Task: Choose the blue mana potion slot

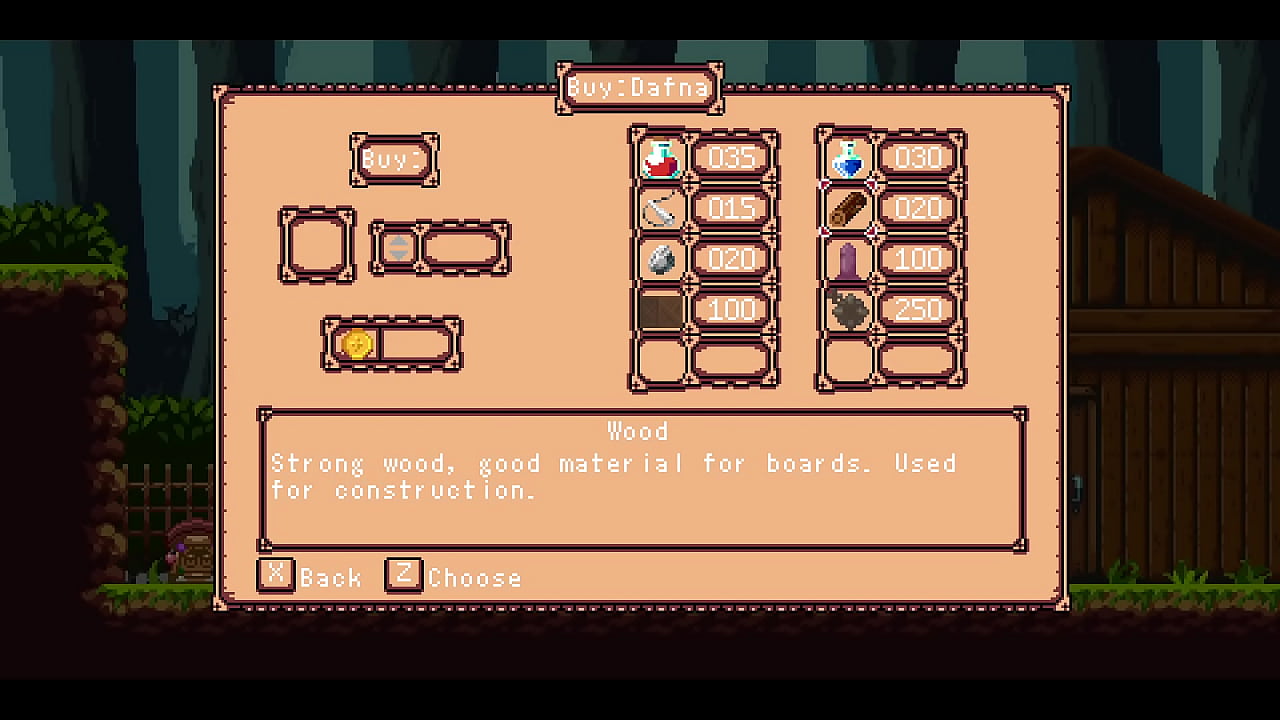Action: [848, 159]
